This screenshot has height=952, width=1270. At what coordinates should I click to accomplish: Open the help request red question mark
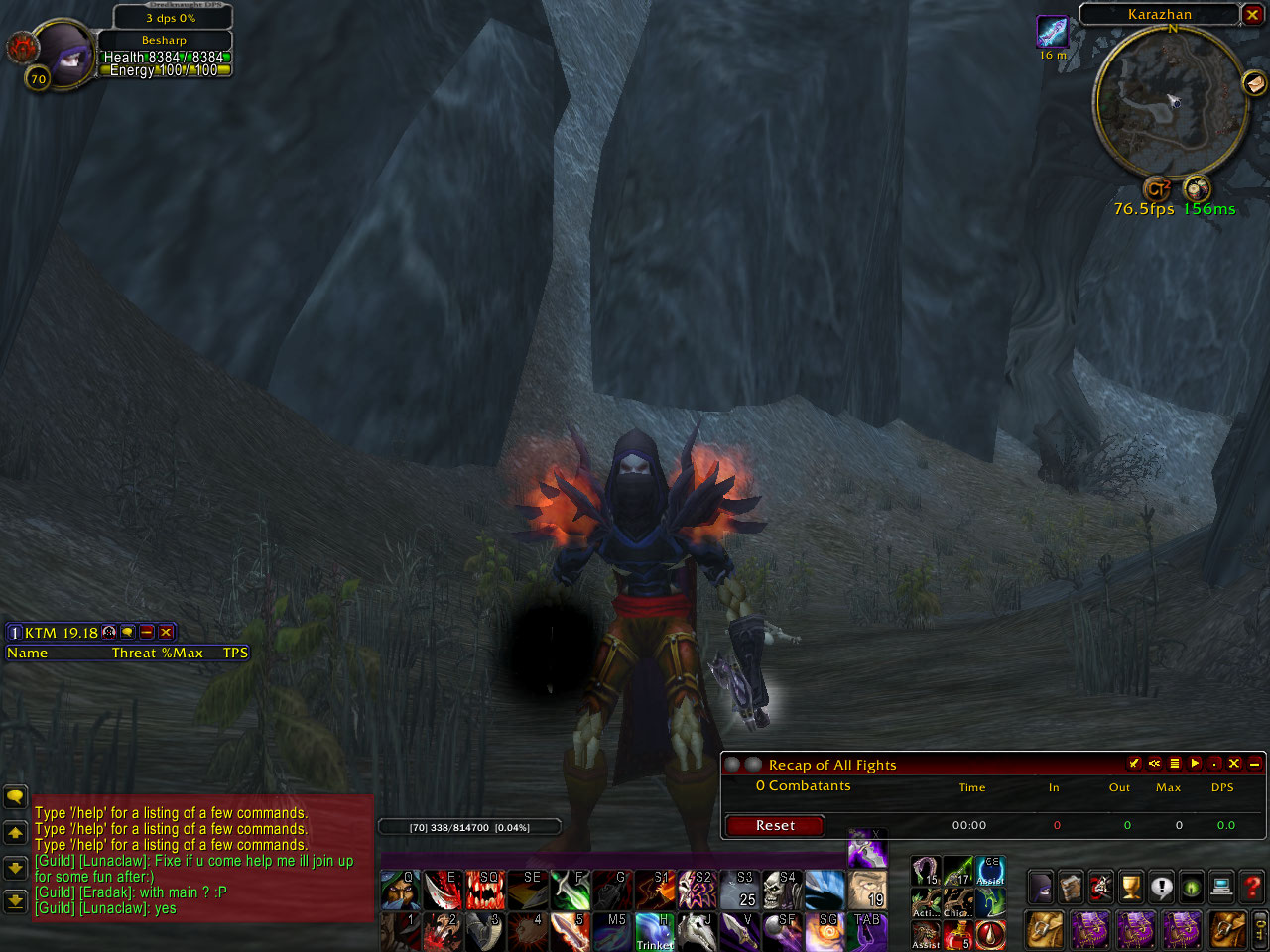click(x=1253, y=886)
